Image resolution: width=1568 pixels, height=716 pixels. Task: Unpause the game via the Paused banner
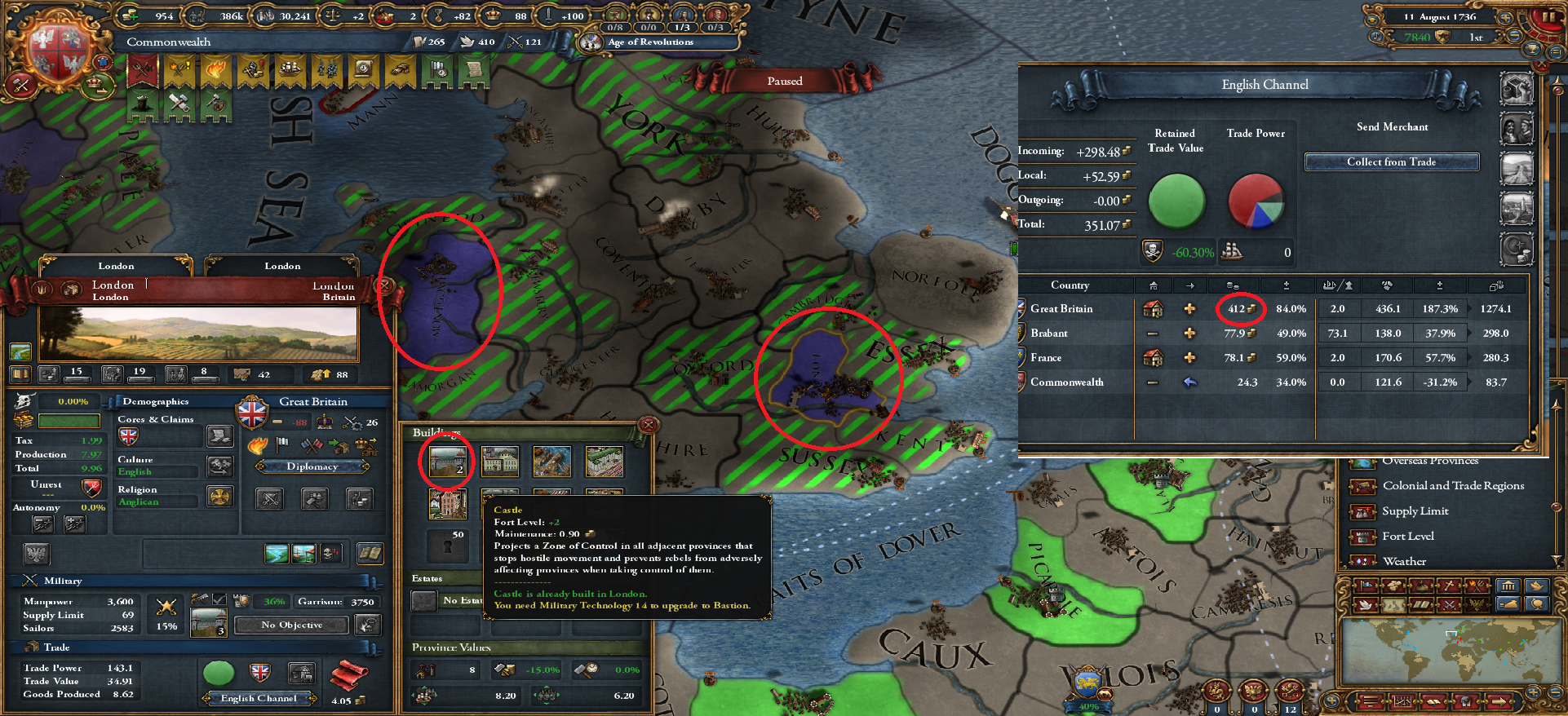(785, 81)
